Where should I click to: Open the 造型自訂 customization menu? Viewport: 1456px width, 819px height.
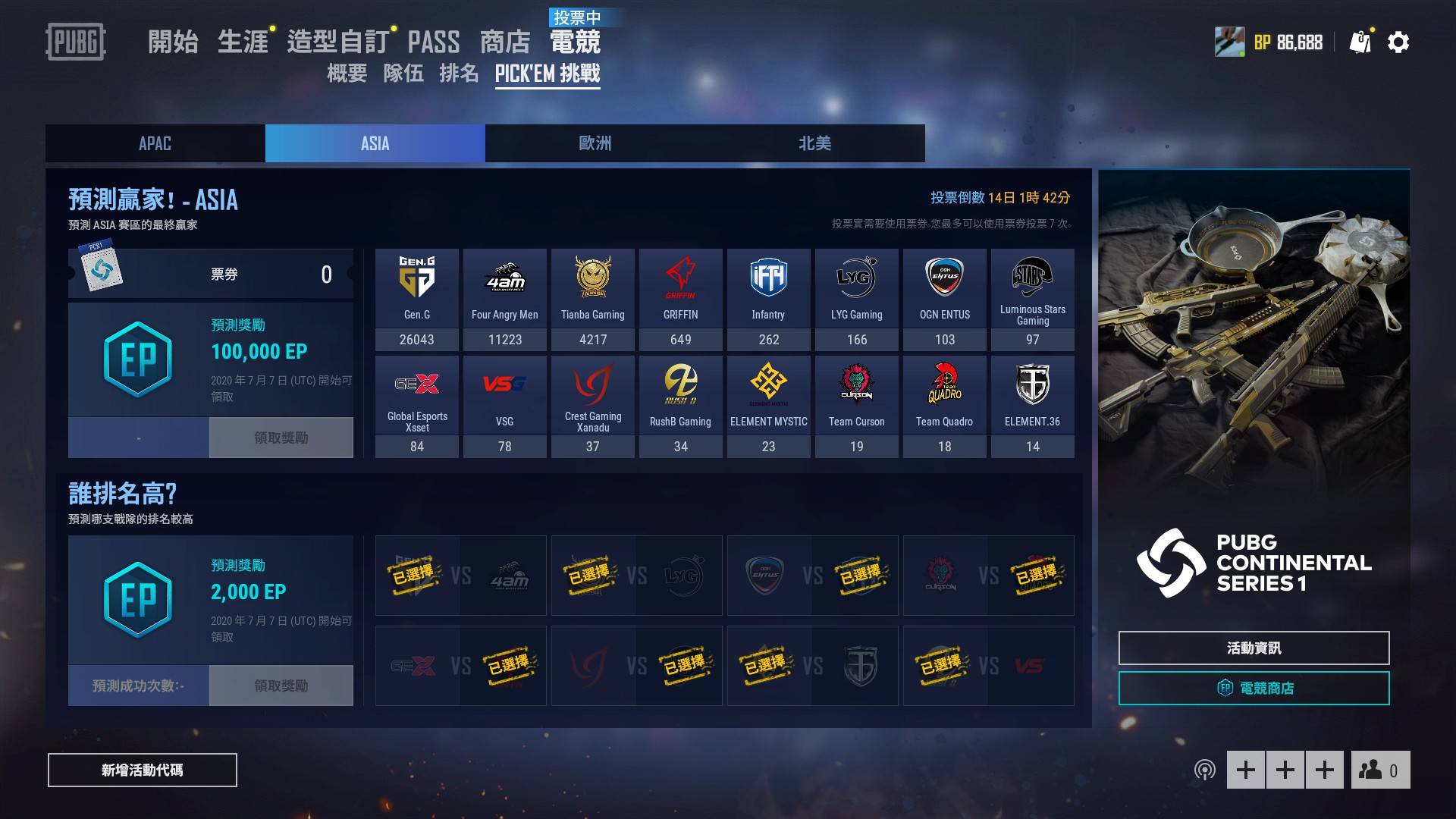click(x=337, y=42)
